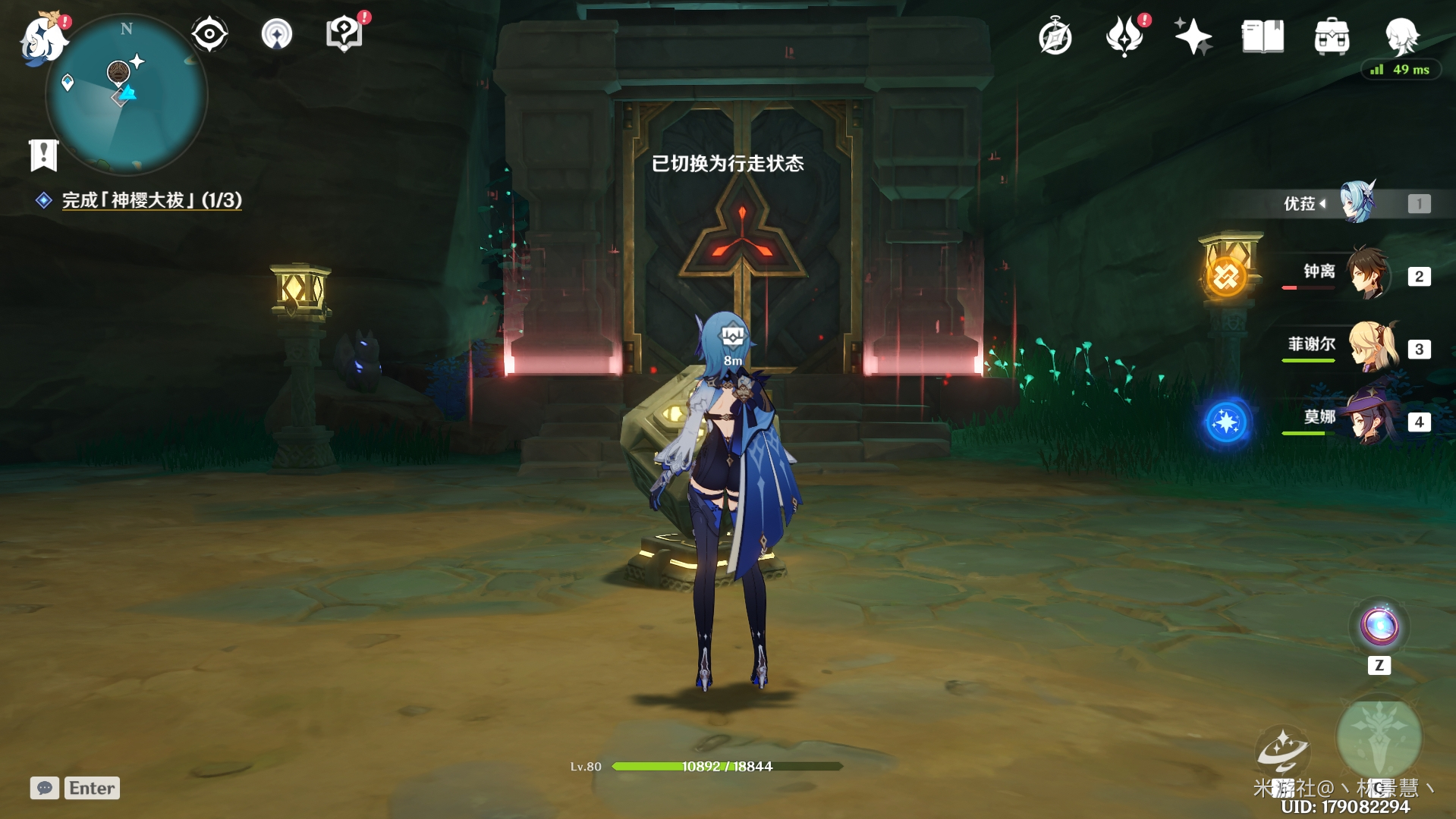1456x819 pixels.
Task: Activate the elemental skill button
Action: coord(1282,751)
